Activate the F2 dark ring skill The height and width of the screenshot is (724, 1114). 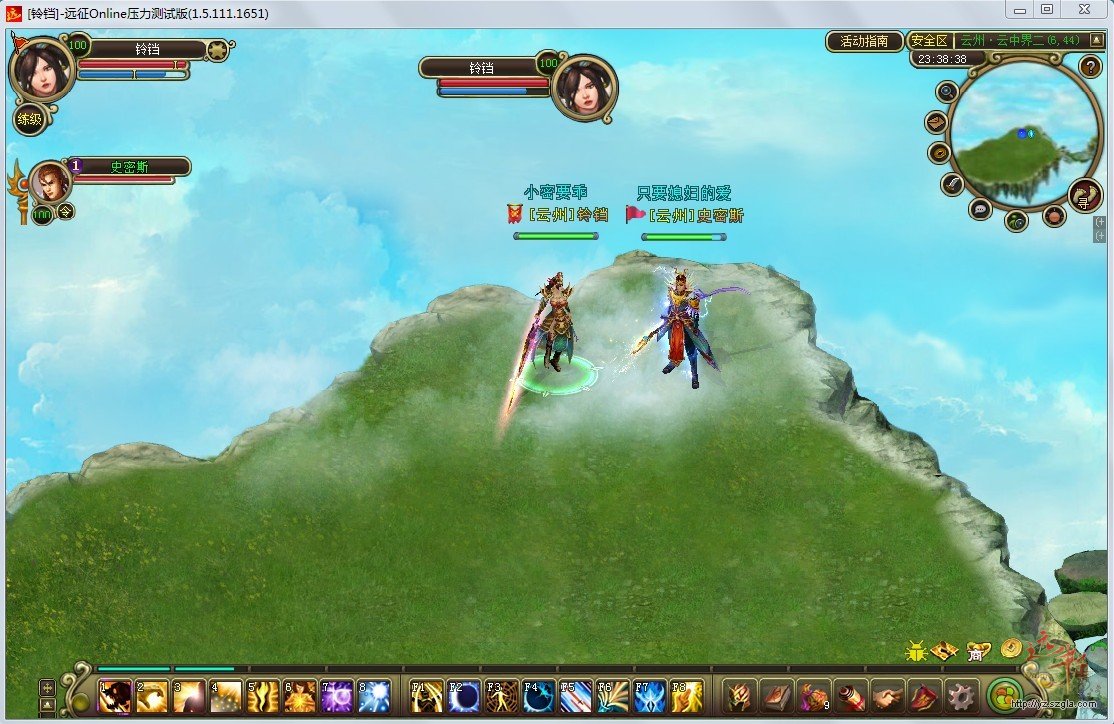(464, 696)
